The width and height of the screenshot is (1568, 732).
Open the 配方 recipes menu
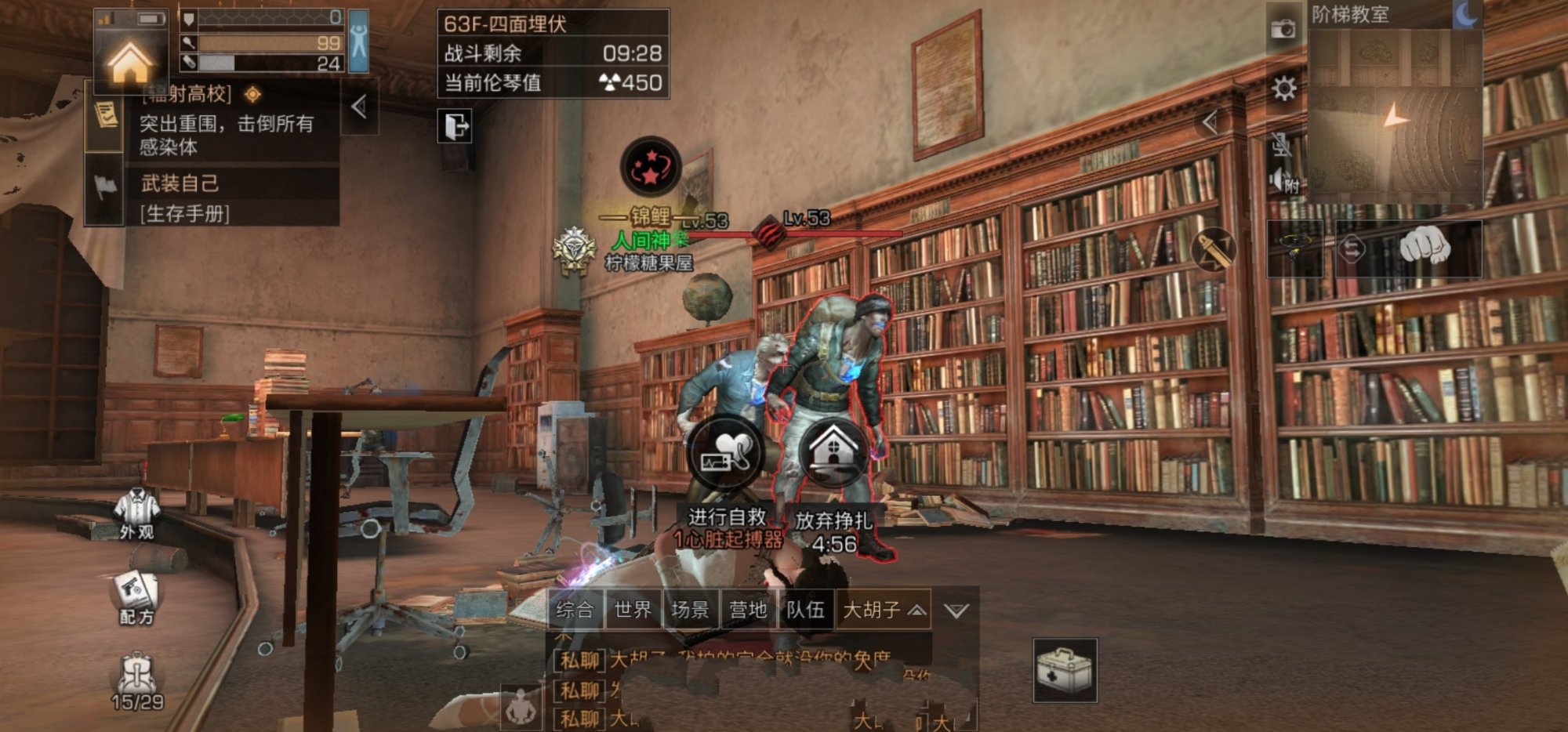coord(136,599)
